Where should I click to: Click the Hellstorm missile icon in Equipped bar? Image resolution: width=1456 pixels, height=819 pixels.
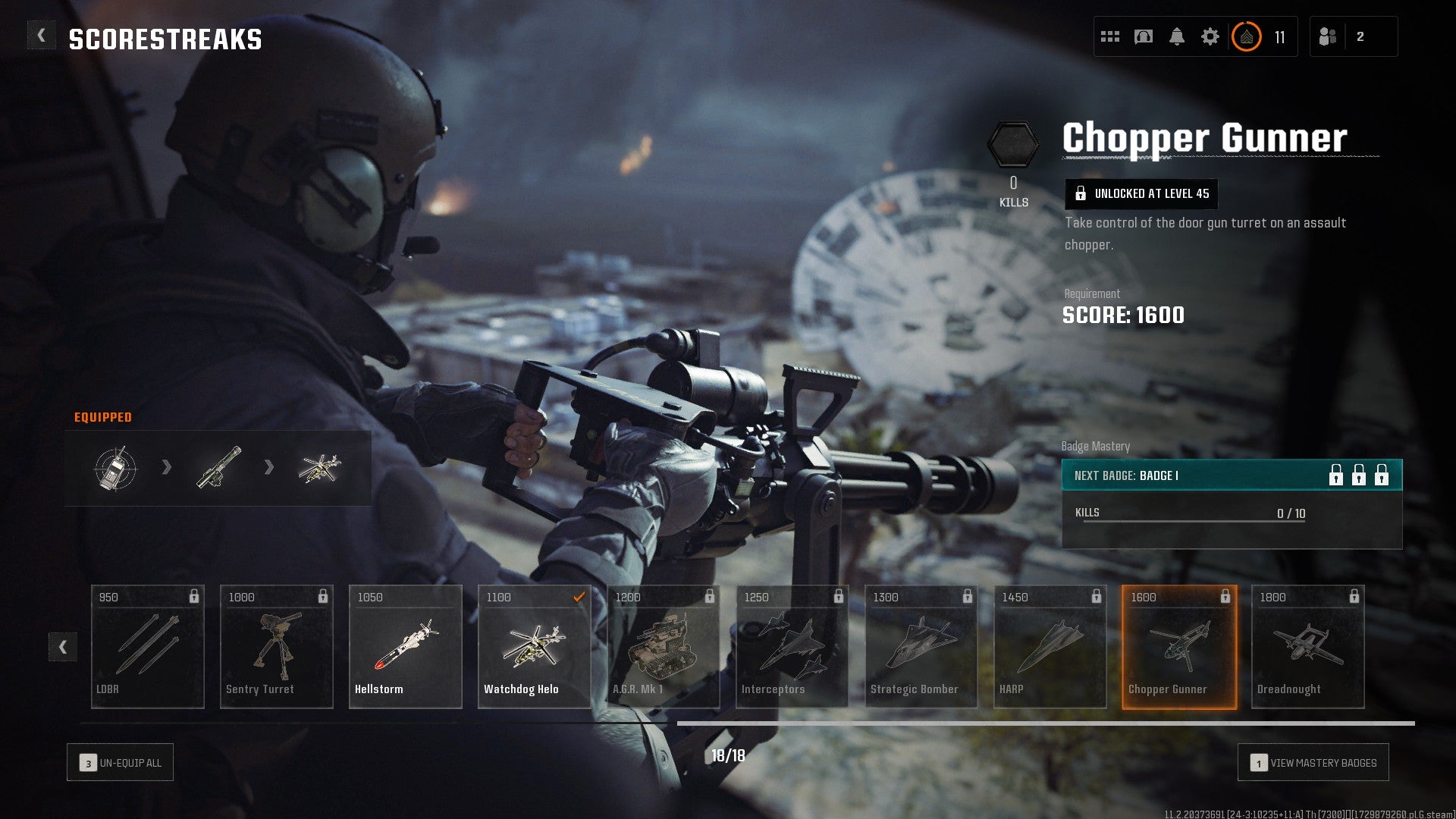click(219, 469)
